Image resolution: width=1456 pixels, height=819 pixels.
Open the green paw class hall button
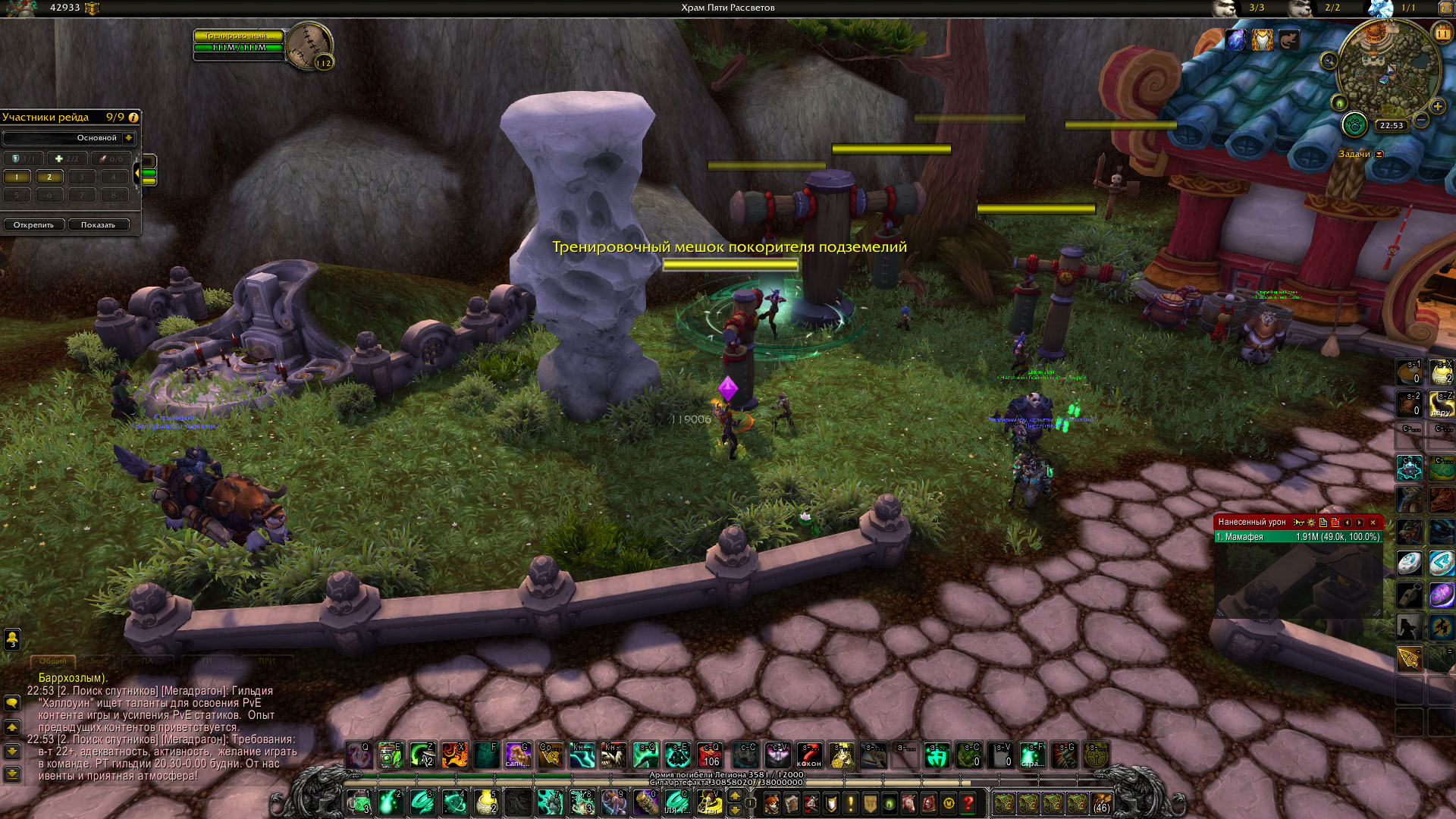(1354, 125)
